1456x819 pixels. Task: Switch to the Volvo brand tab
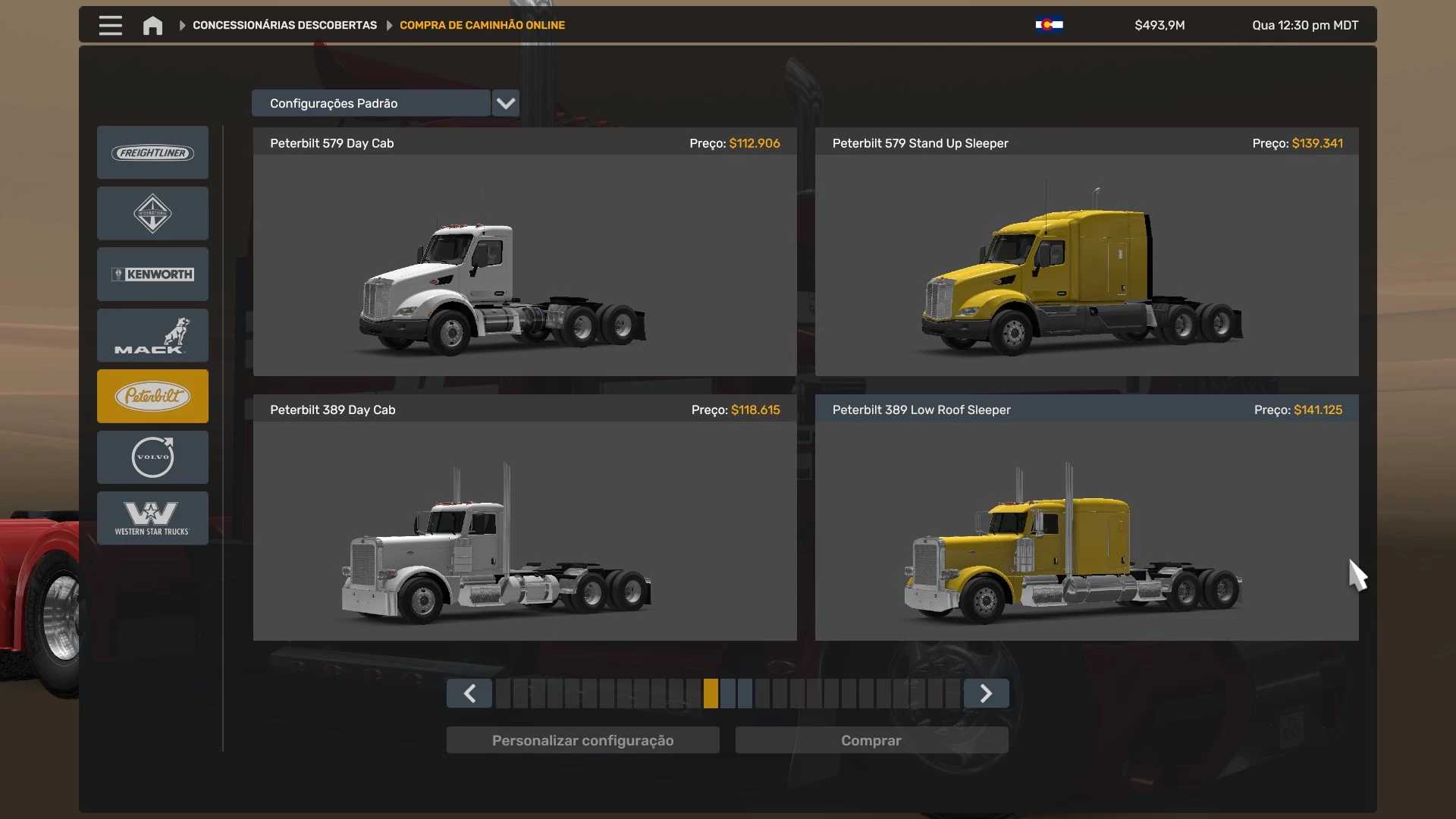[152, 457]
